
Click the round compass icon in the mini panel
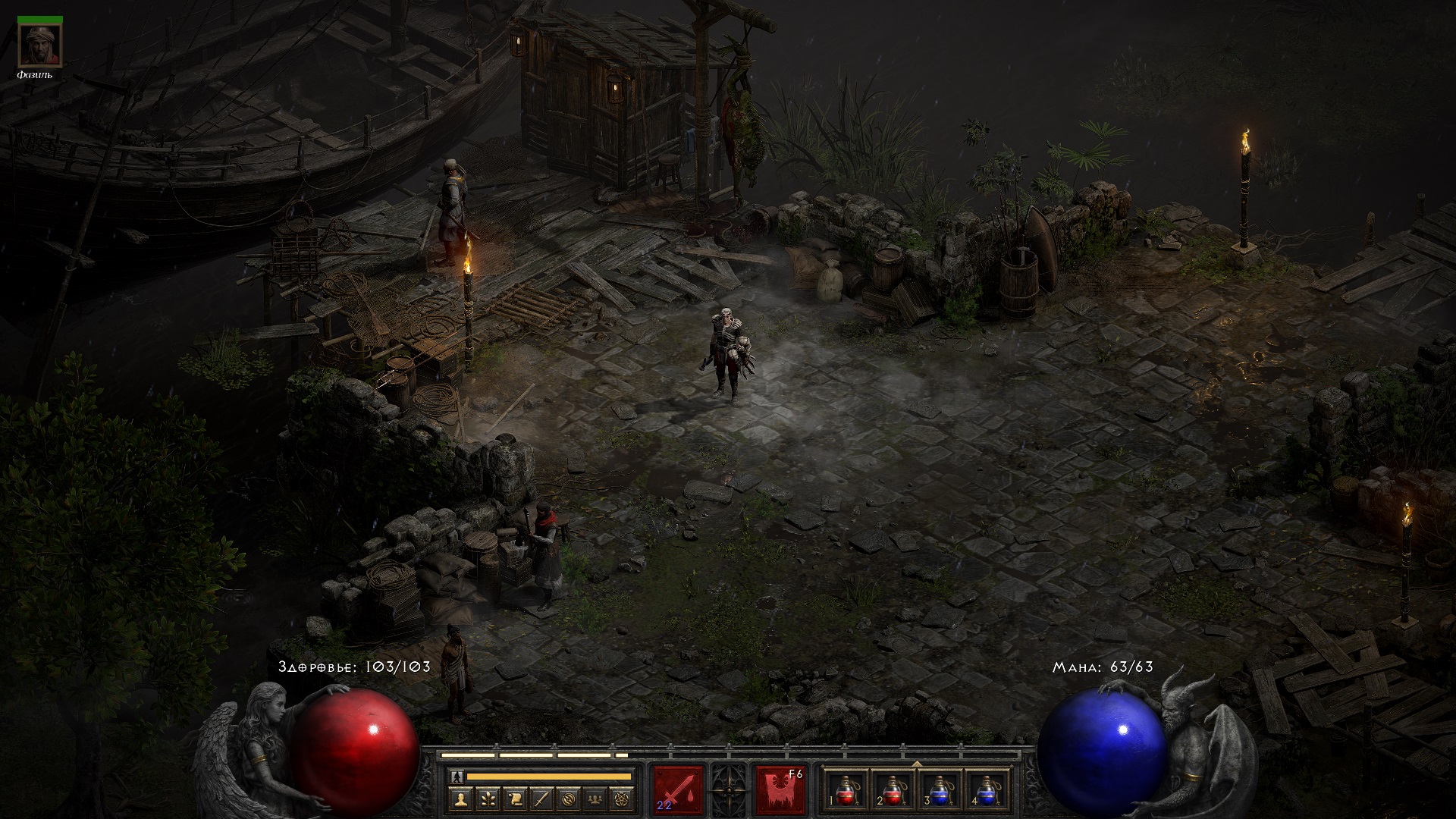[x=567, y=799]
